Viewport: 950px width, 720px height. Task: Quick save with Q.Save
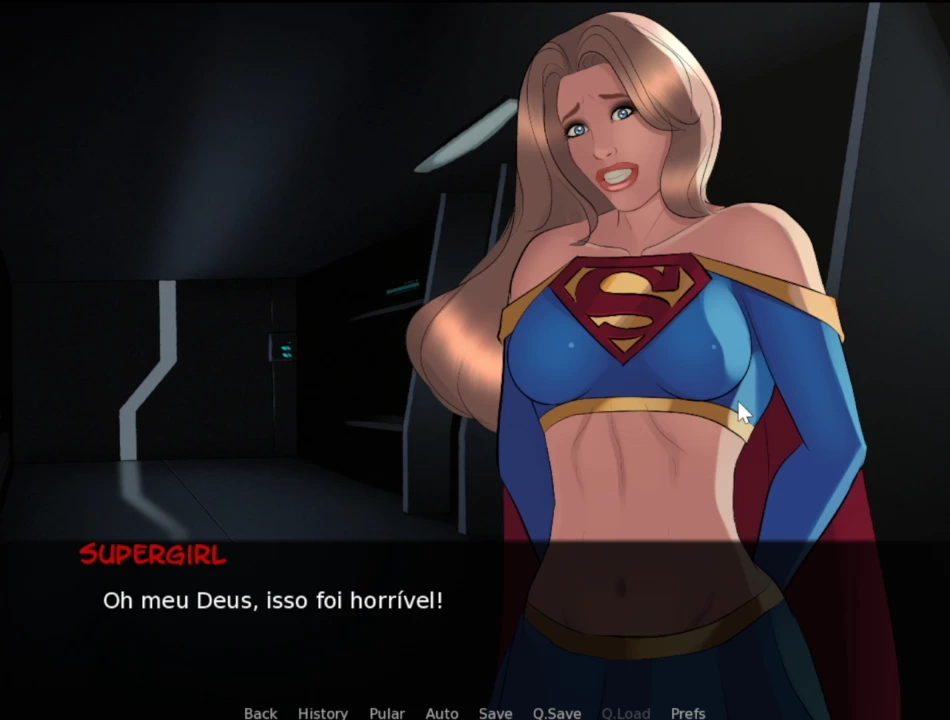pyautogui.click(x=557, y=713)
